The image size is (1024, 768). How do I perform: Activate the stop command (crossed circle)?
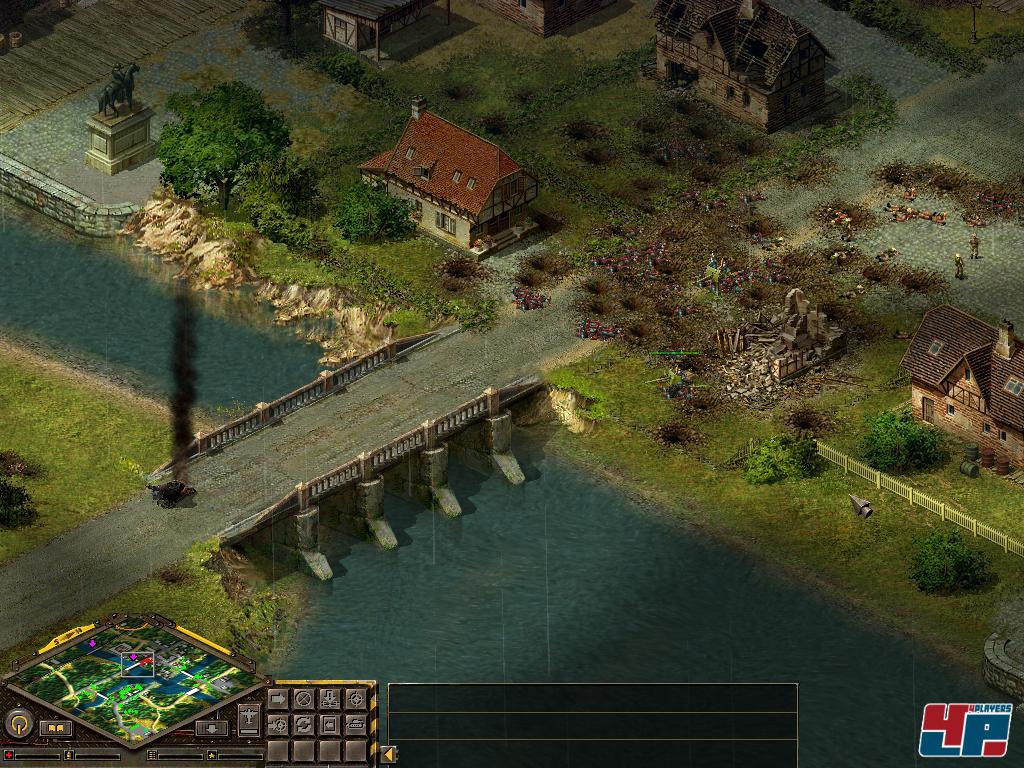tap(303, 698)
